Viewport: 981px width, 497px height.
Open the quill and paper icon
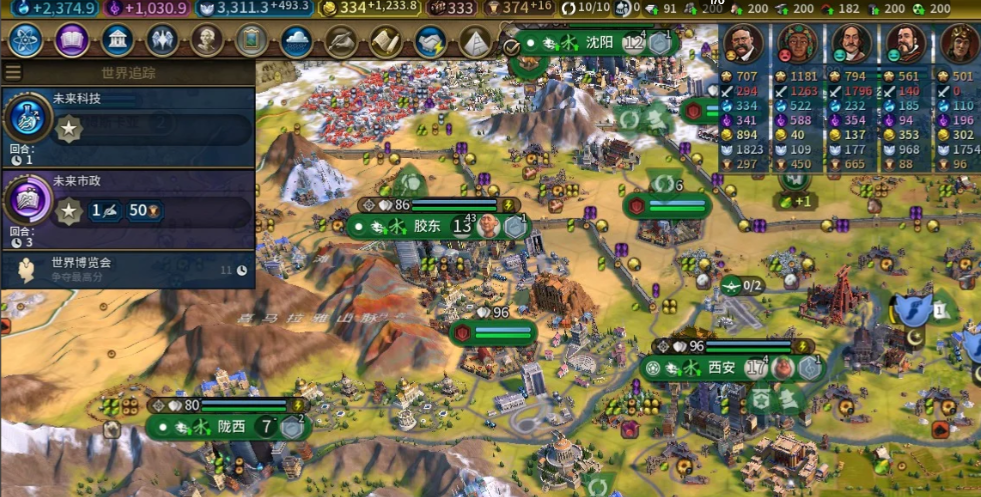[342, 41]
